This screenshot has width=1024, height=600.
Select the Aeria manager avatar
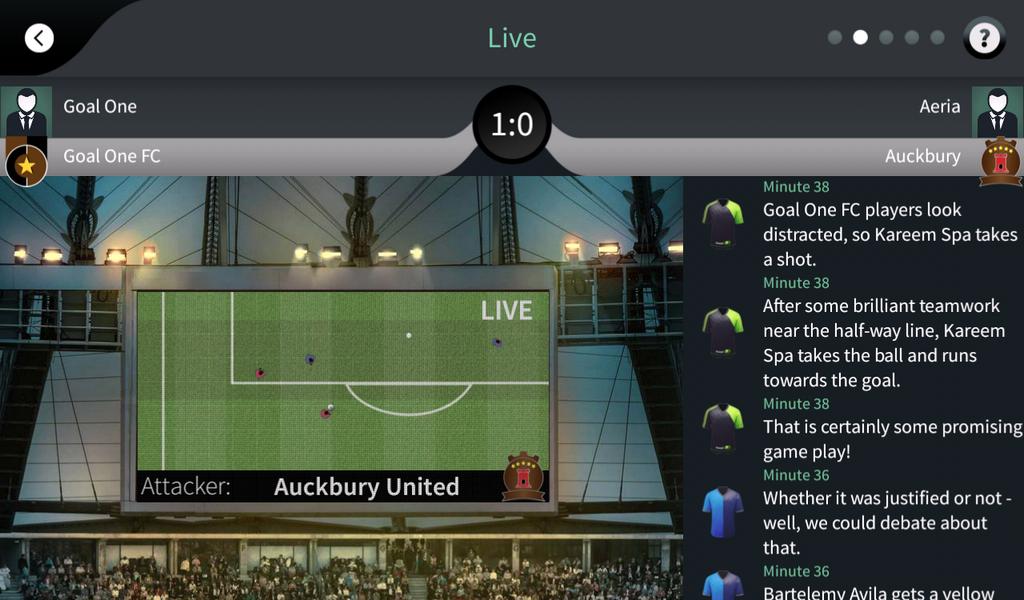tap(997, 110)
